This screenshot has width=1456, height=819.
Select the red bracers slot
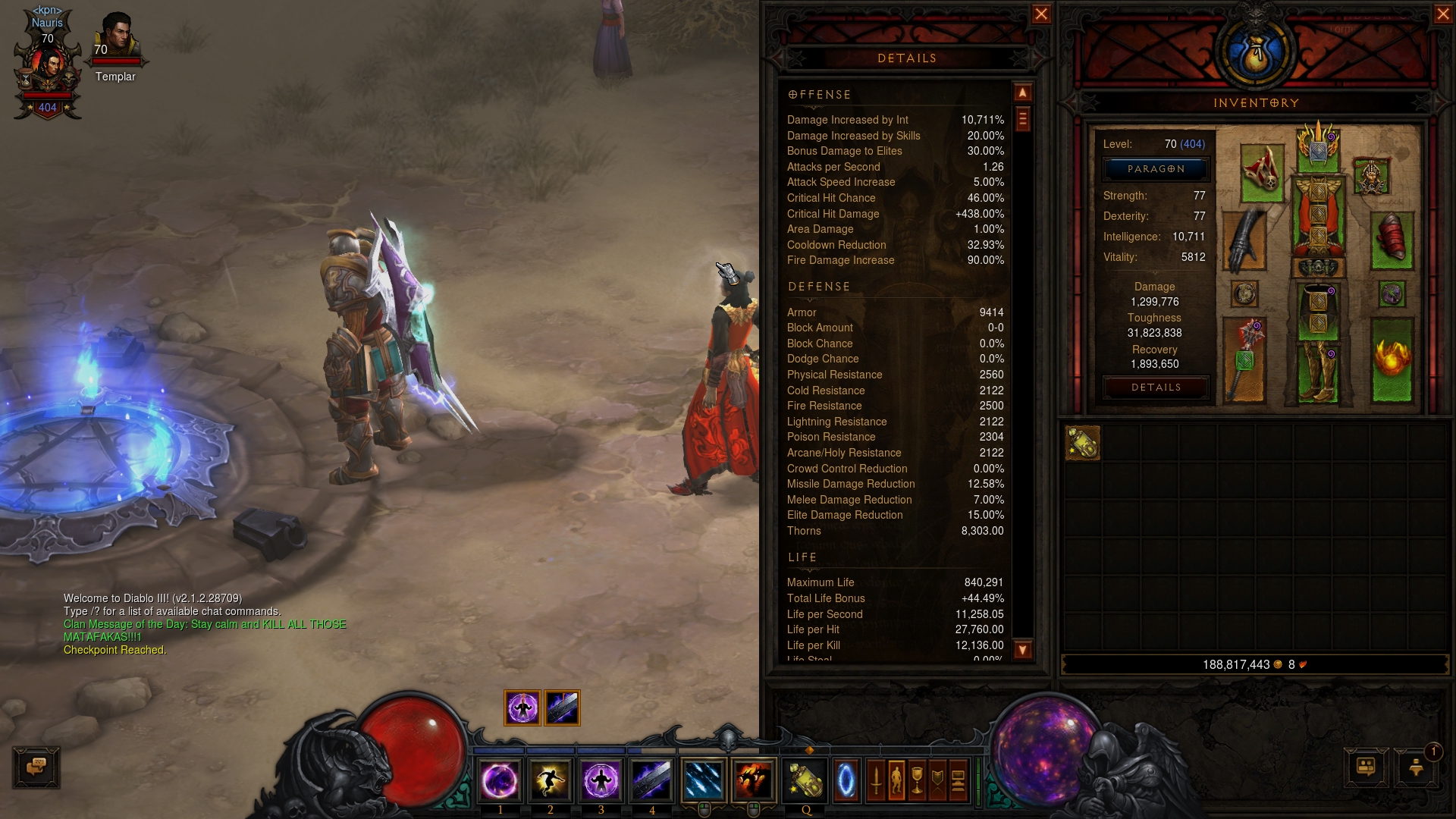click(x=1392, y=240)
